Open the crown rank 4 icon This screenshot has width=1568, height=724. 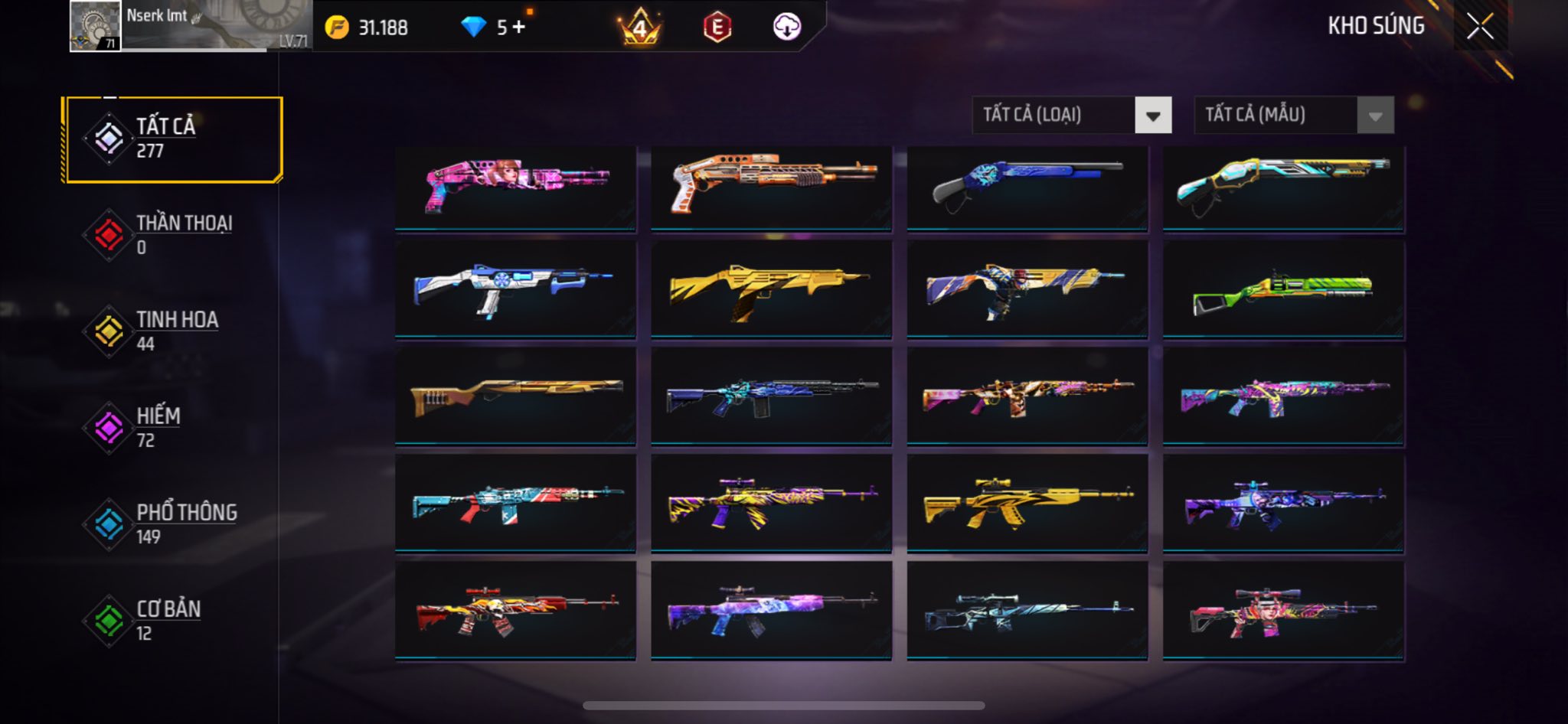[x=639, y=28]
